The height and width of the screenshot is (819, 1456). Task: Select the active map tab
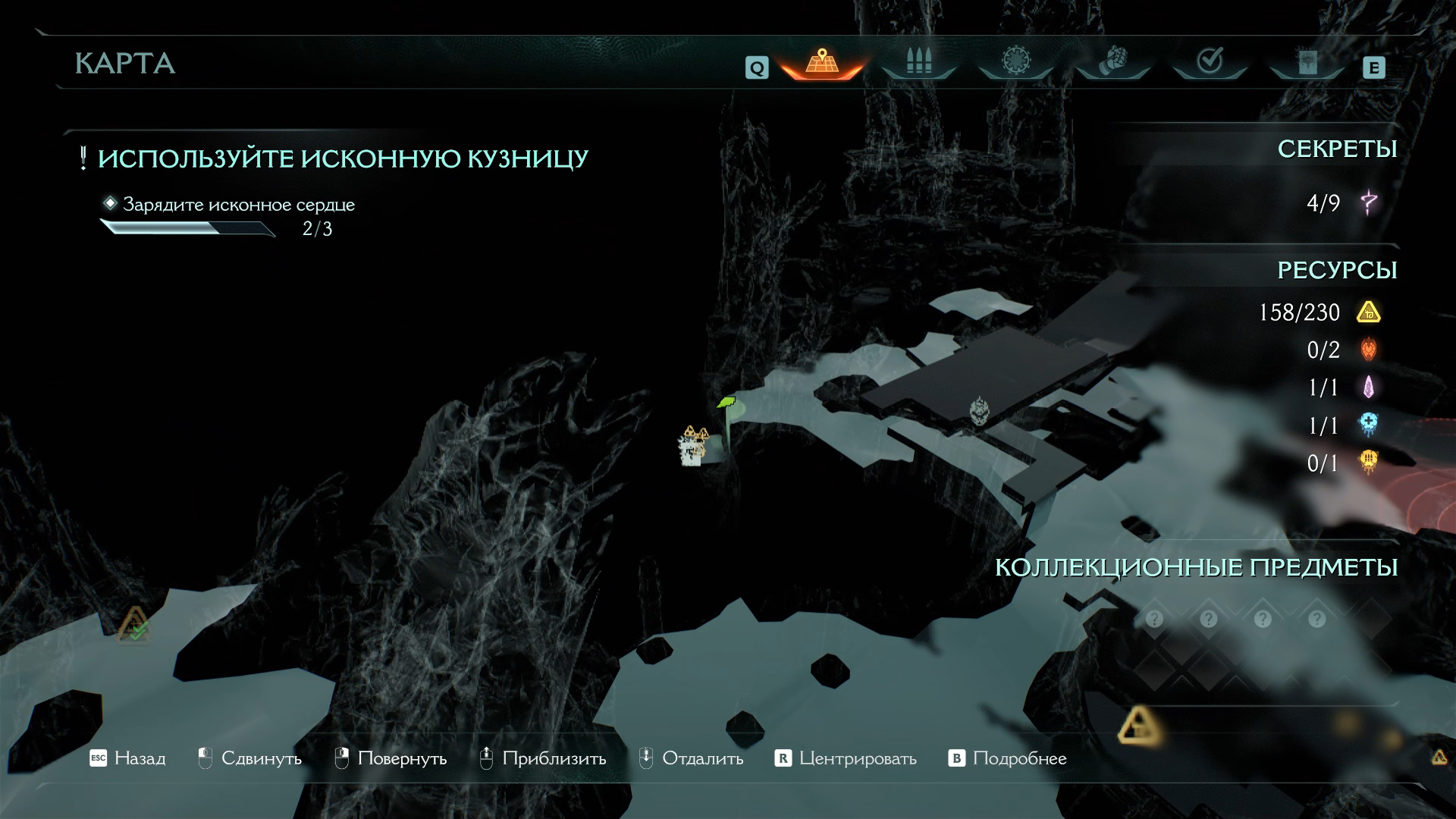[821, 62]
